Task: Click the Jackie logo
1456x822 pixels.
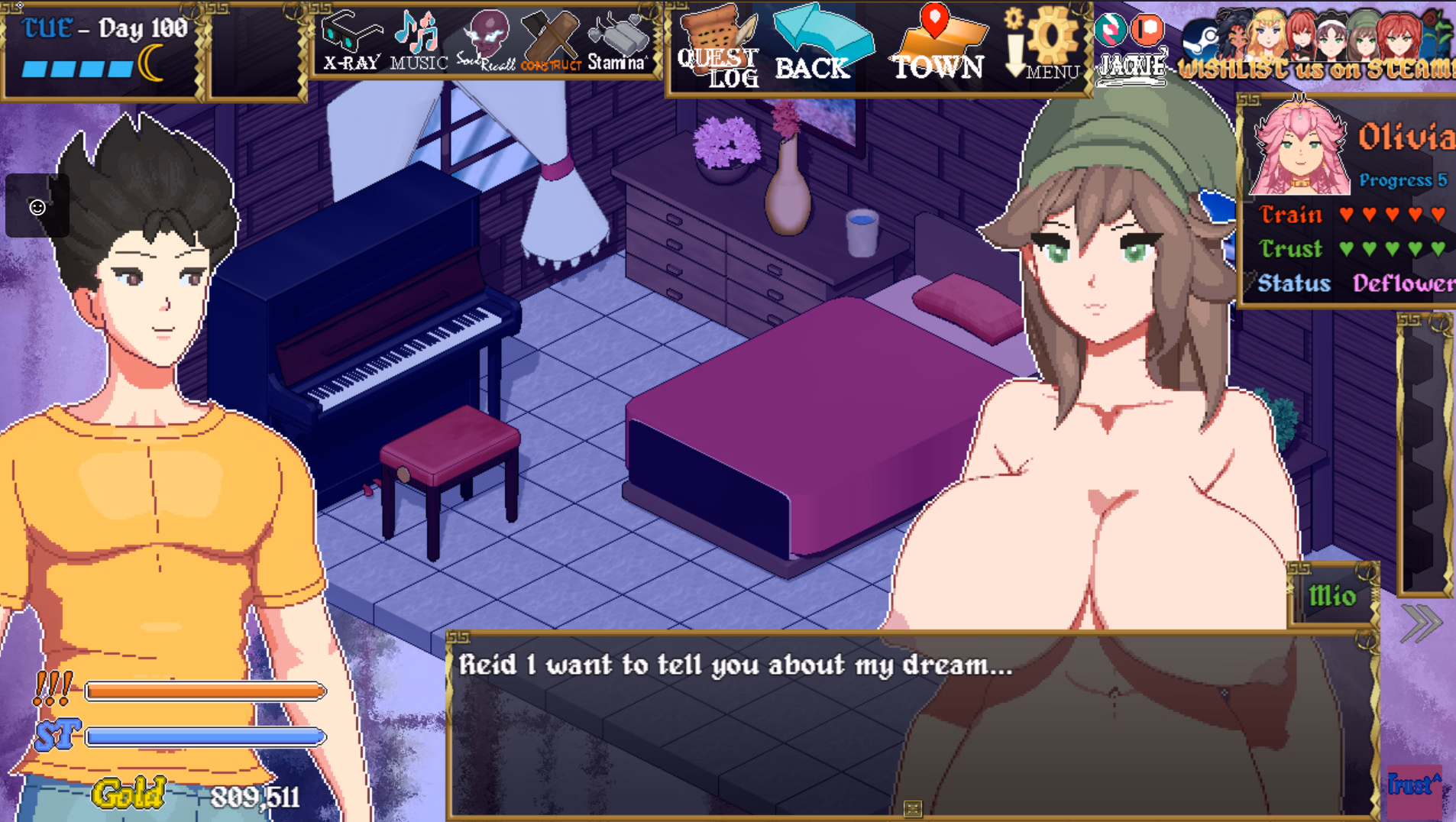Action: (x=1132, y=66)
